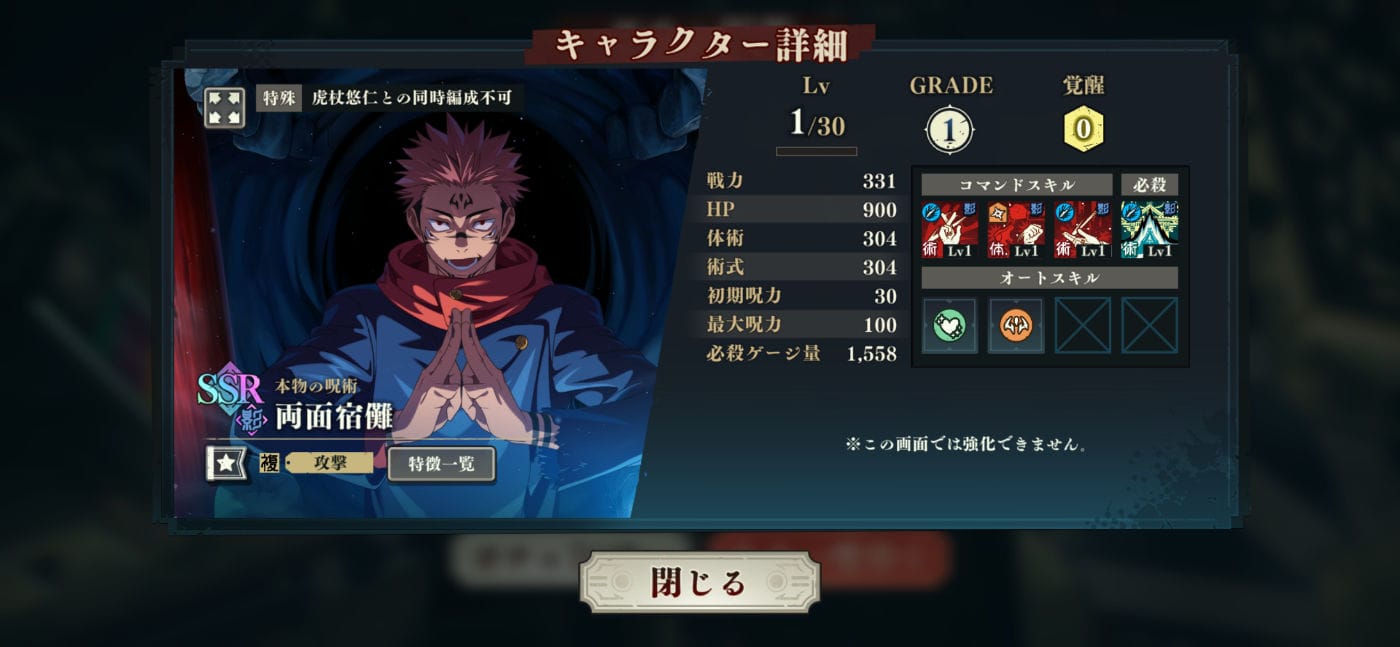The image size is (1400, 647).
Task: Inspect the green heart auto skill
Action: pos(949,325)
